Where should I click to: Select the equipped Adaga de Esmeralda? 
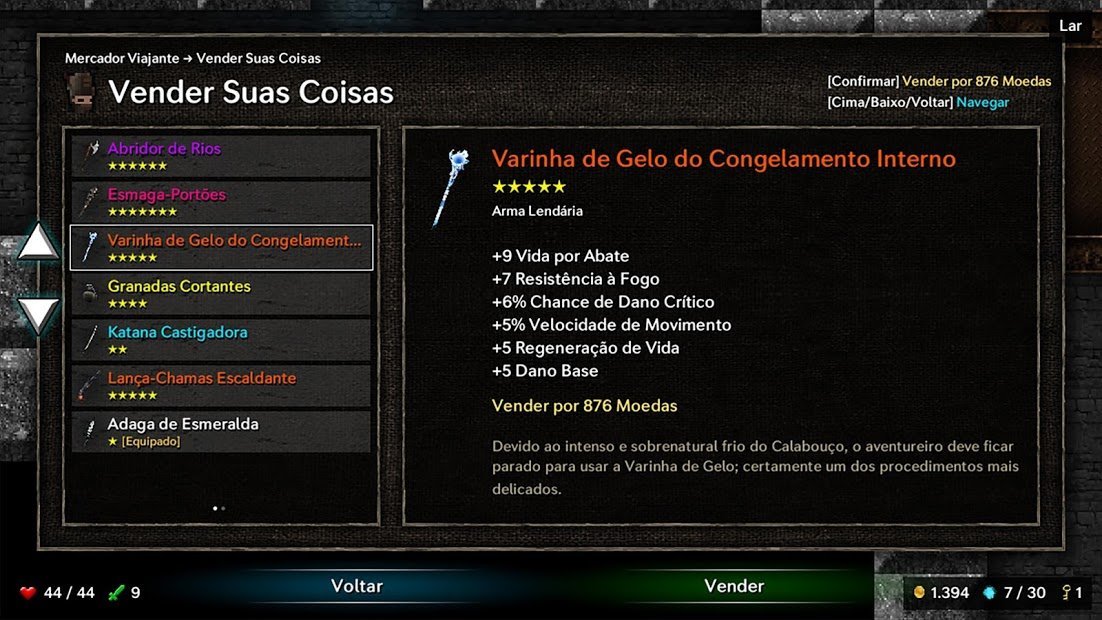[x=221, y=432]
